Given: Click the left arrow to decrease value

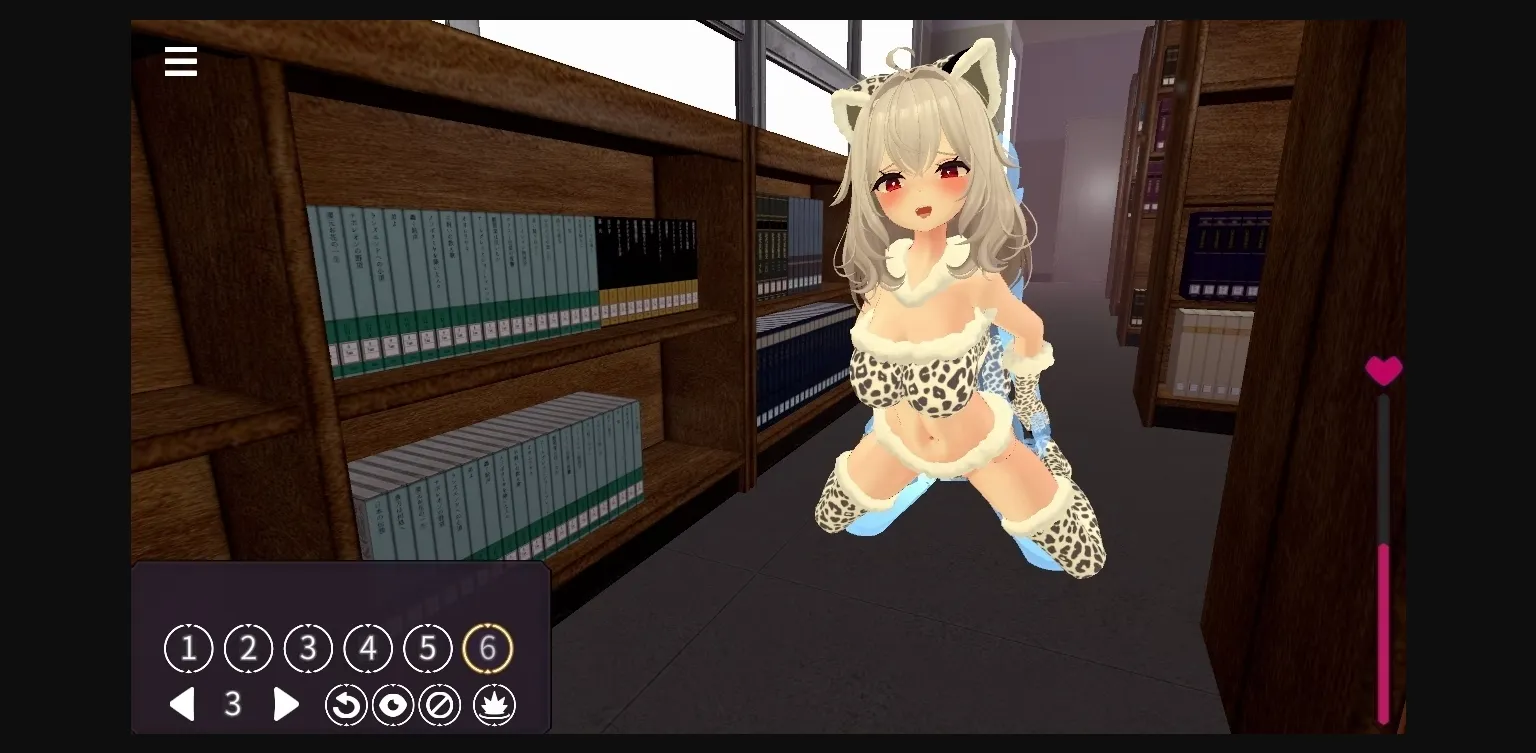Looking at the screenshot, I should click(183, 704).
